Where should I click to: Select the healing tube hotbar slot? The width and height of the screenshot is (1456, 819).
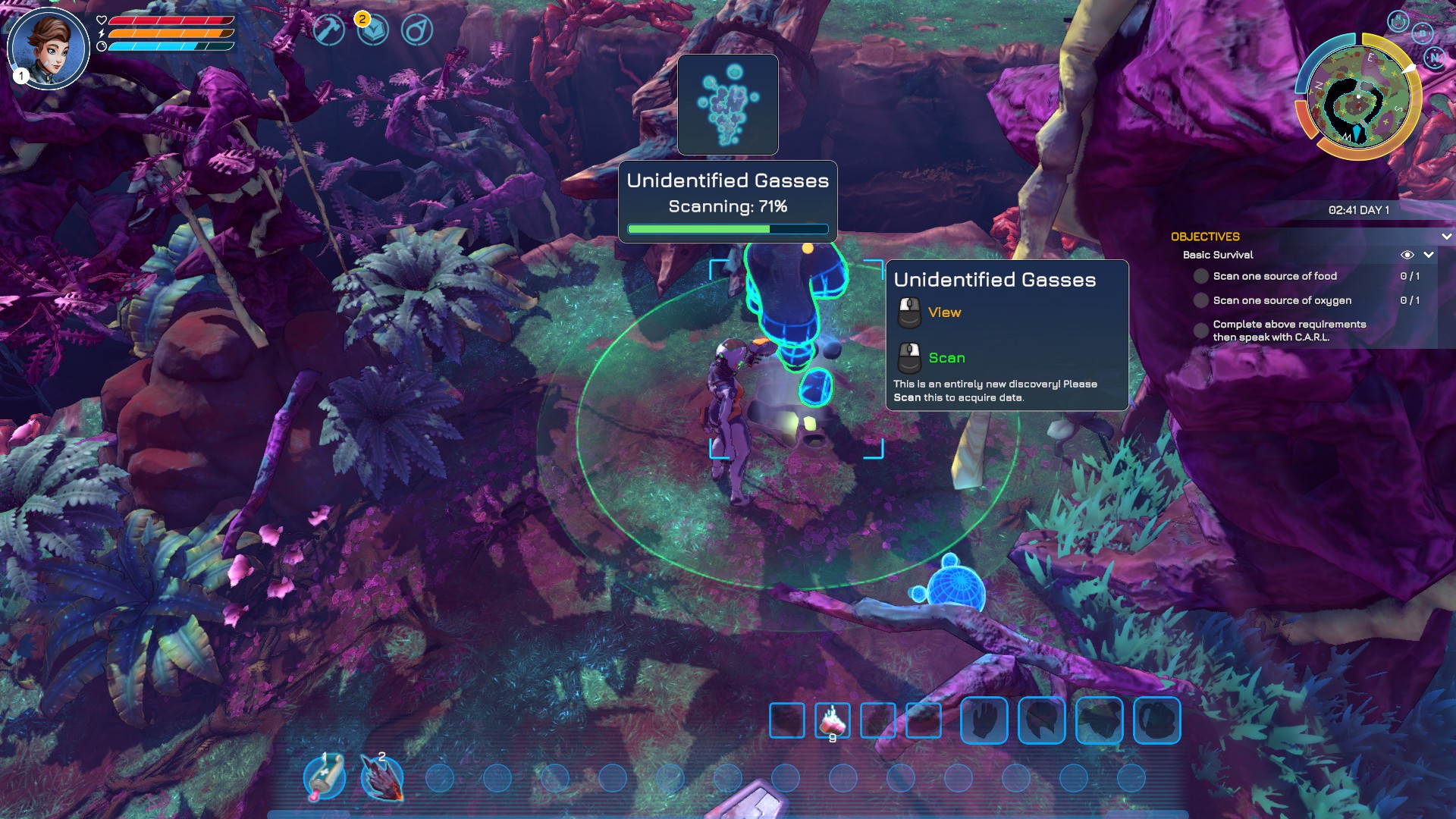325,777
